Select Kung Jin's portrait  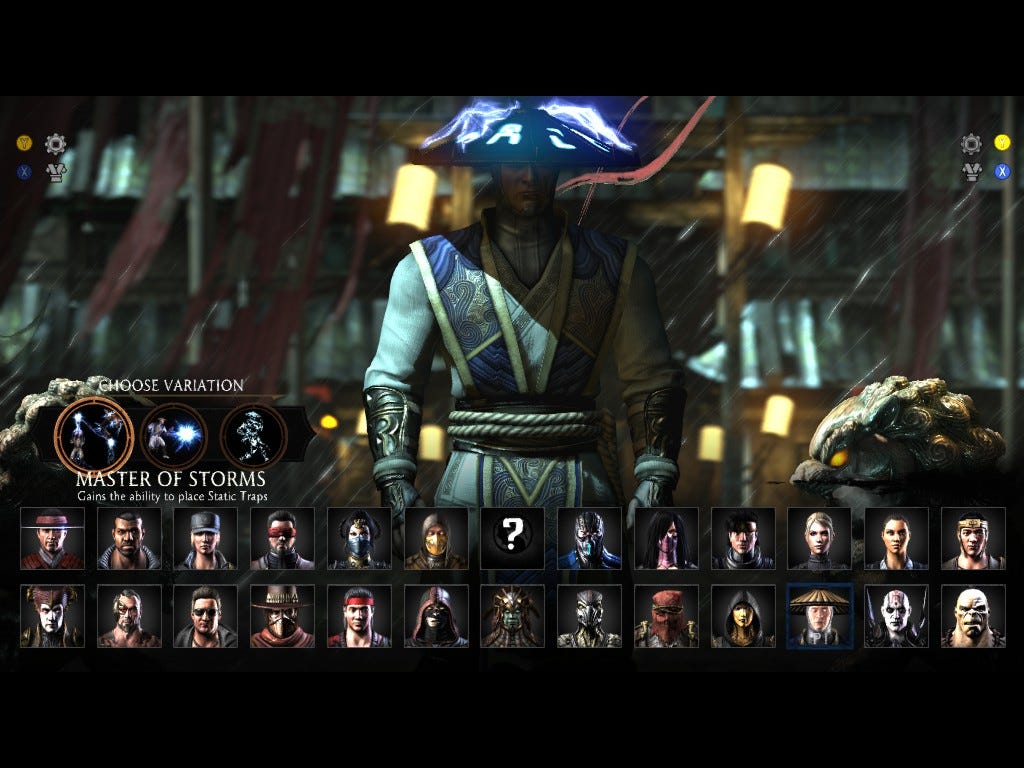[x=973, y=539]
